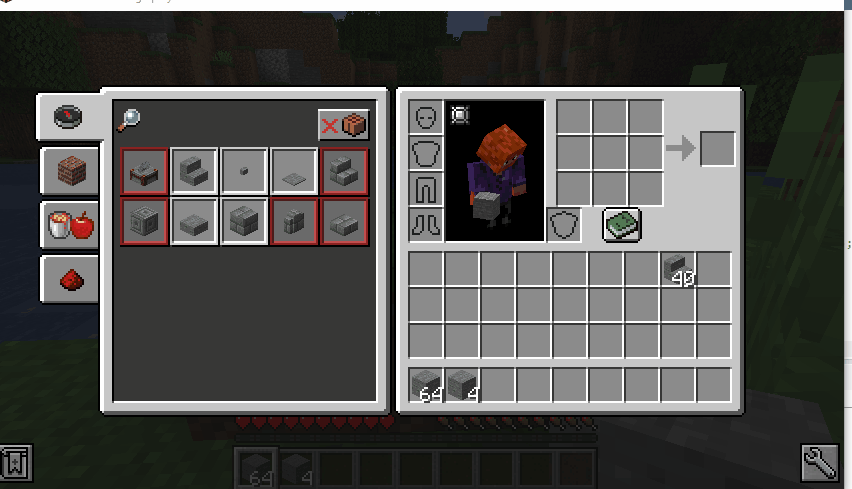This screenshot has width=852, height=489.
Task: Close the recipe book with green book button
Action: coord(621,225)
